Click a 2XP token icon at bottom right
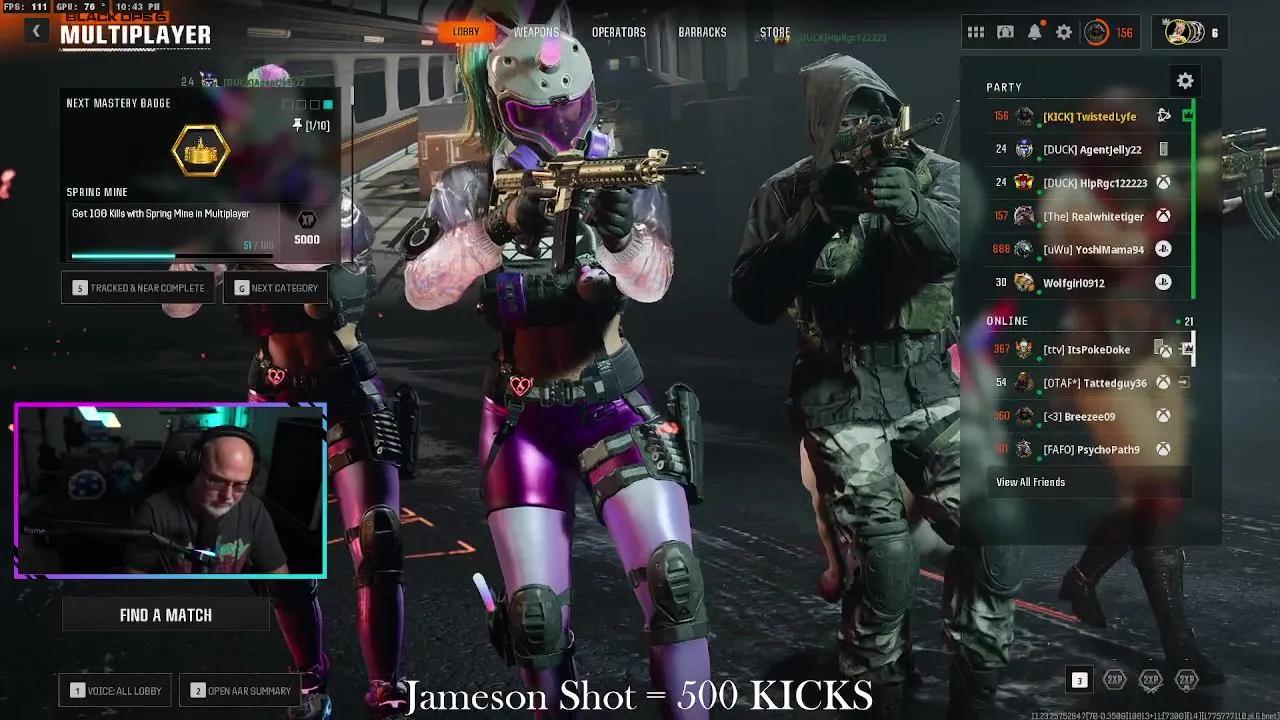The height and width of the screenshot is (720, 1280). click(1117, 680)
